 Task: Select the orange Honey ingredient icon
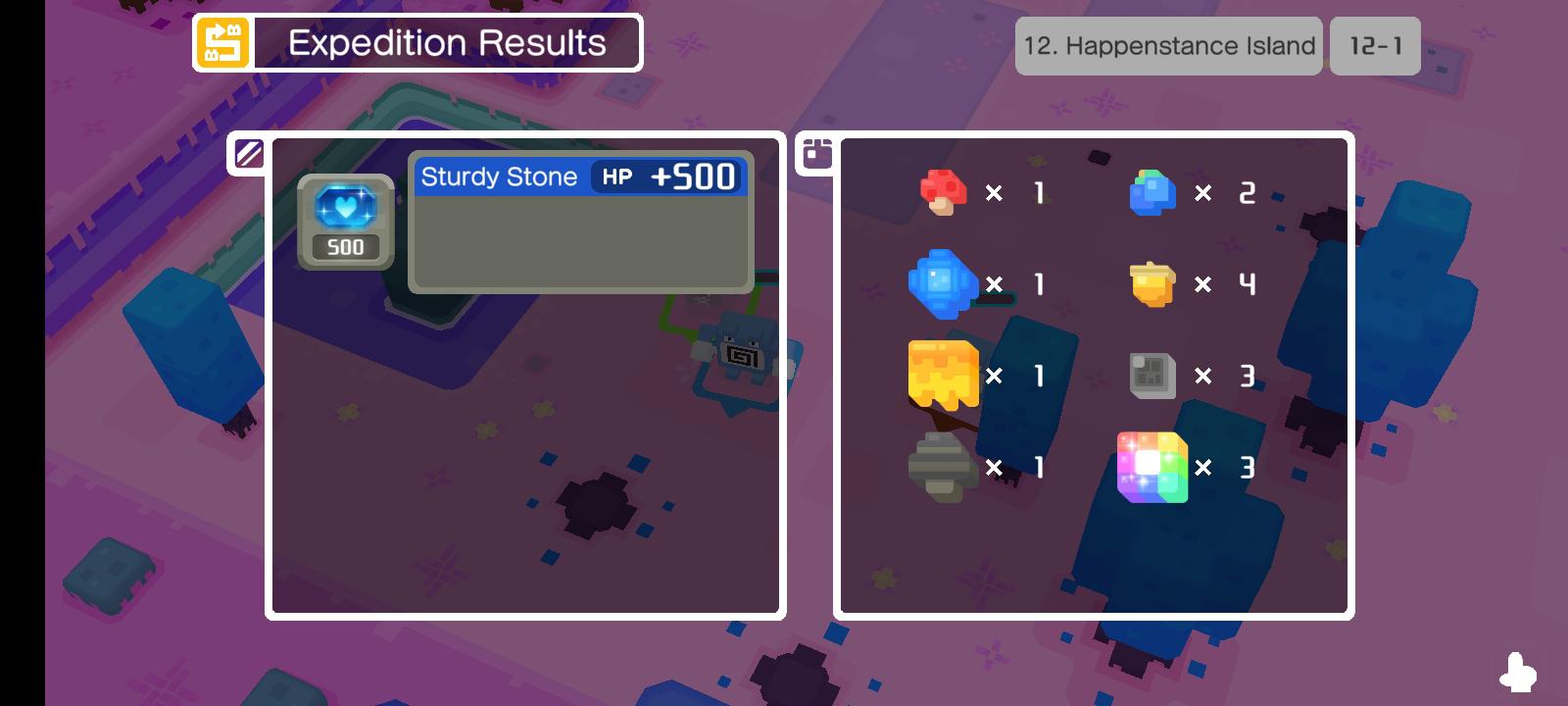[943, 374]
